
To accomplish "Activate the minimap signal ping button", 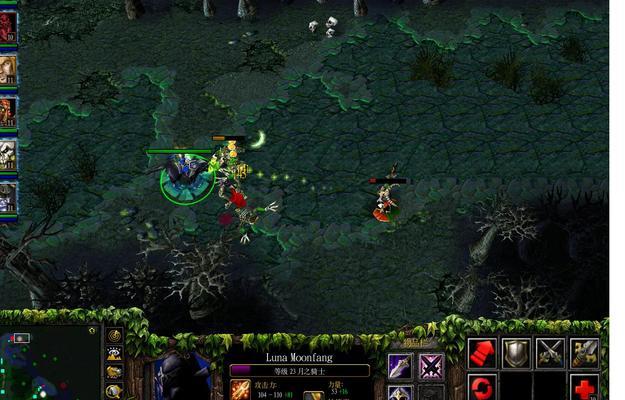I will (x=114, y=336).
